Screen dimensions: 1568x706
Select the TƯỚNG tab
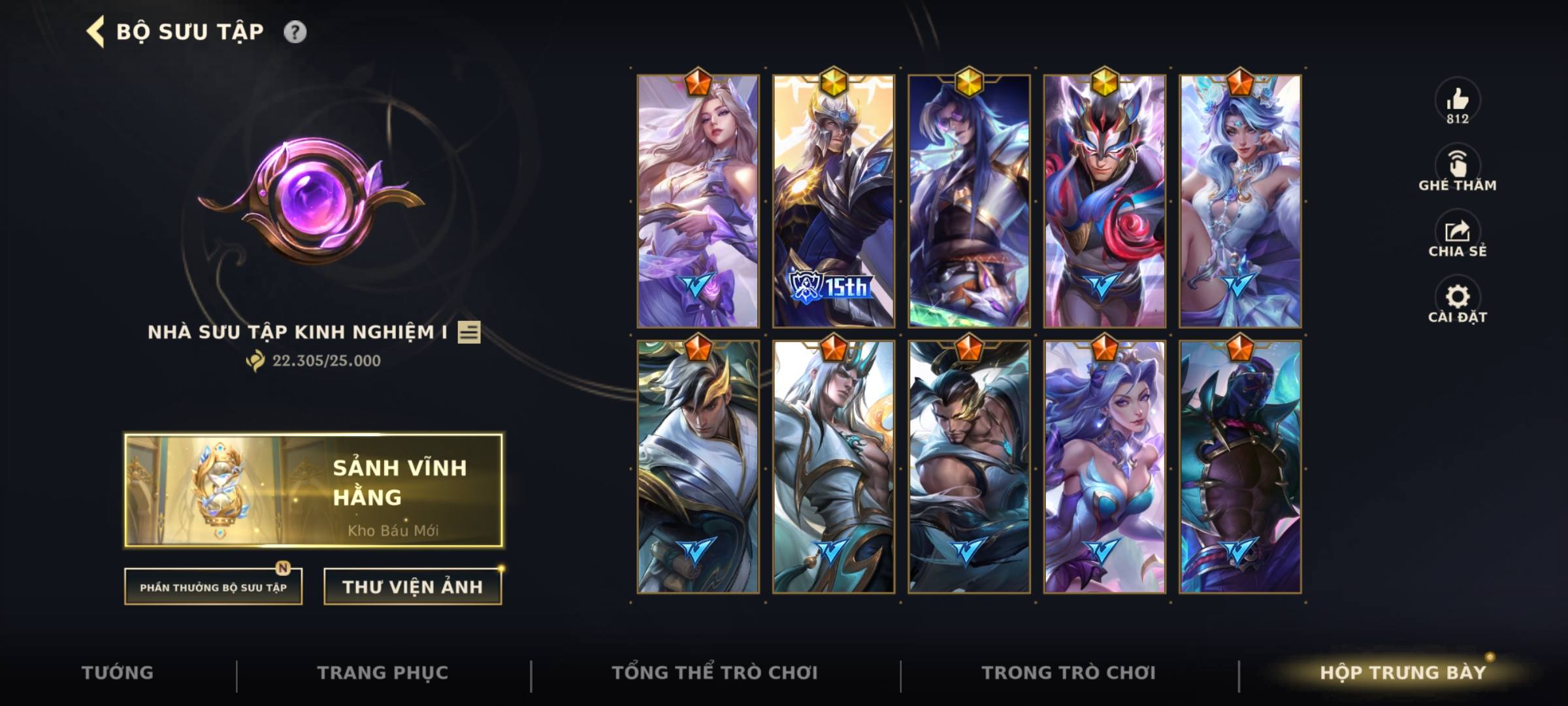(118, 671)
